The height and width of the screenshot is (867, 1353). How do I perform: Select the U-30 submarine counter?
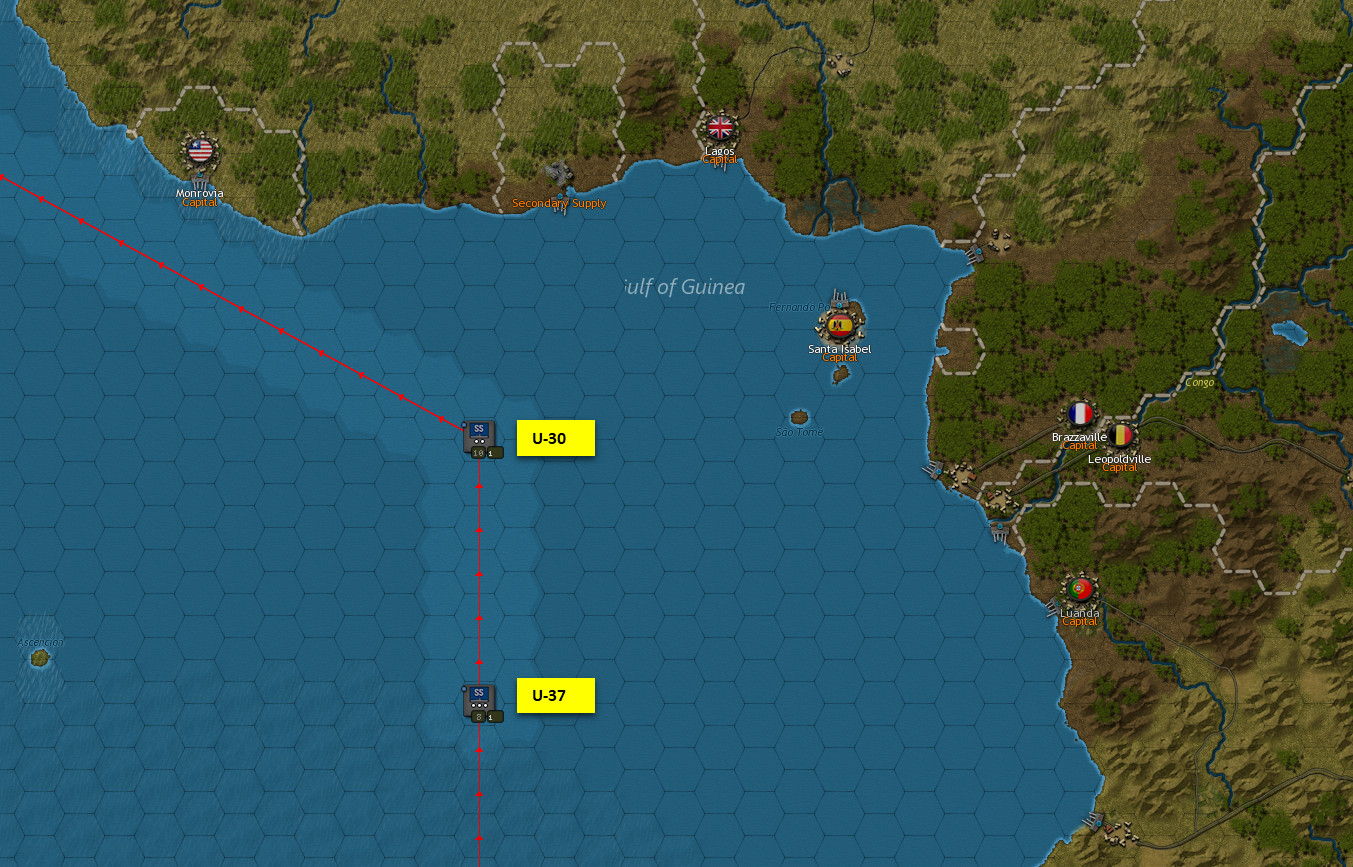[x=478, y=432]
